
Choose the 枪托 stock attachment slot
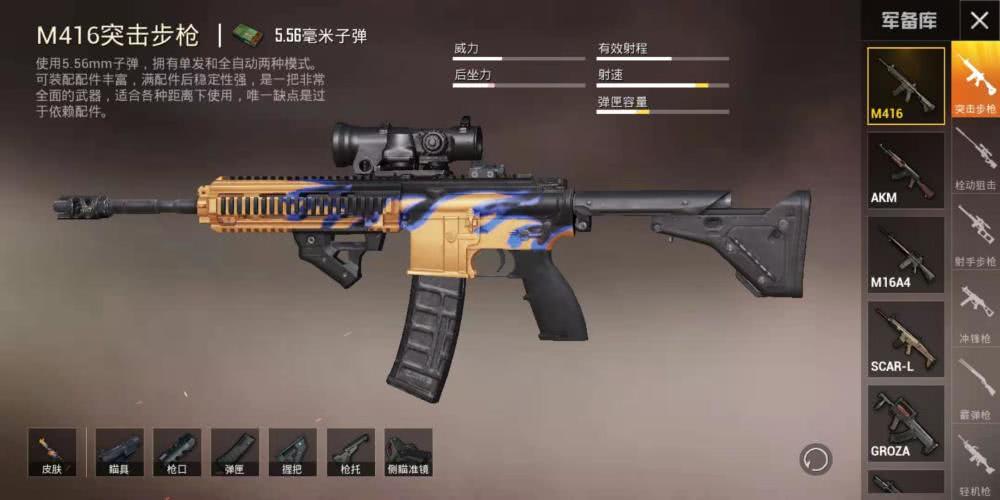[x=350, y=452]
